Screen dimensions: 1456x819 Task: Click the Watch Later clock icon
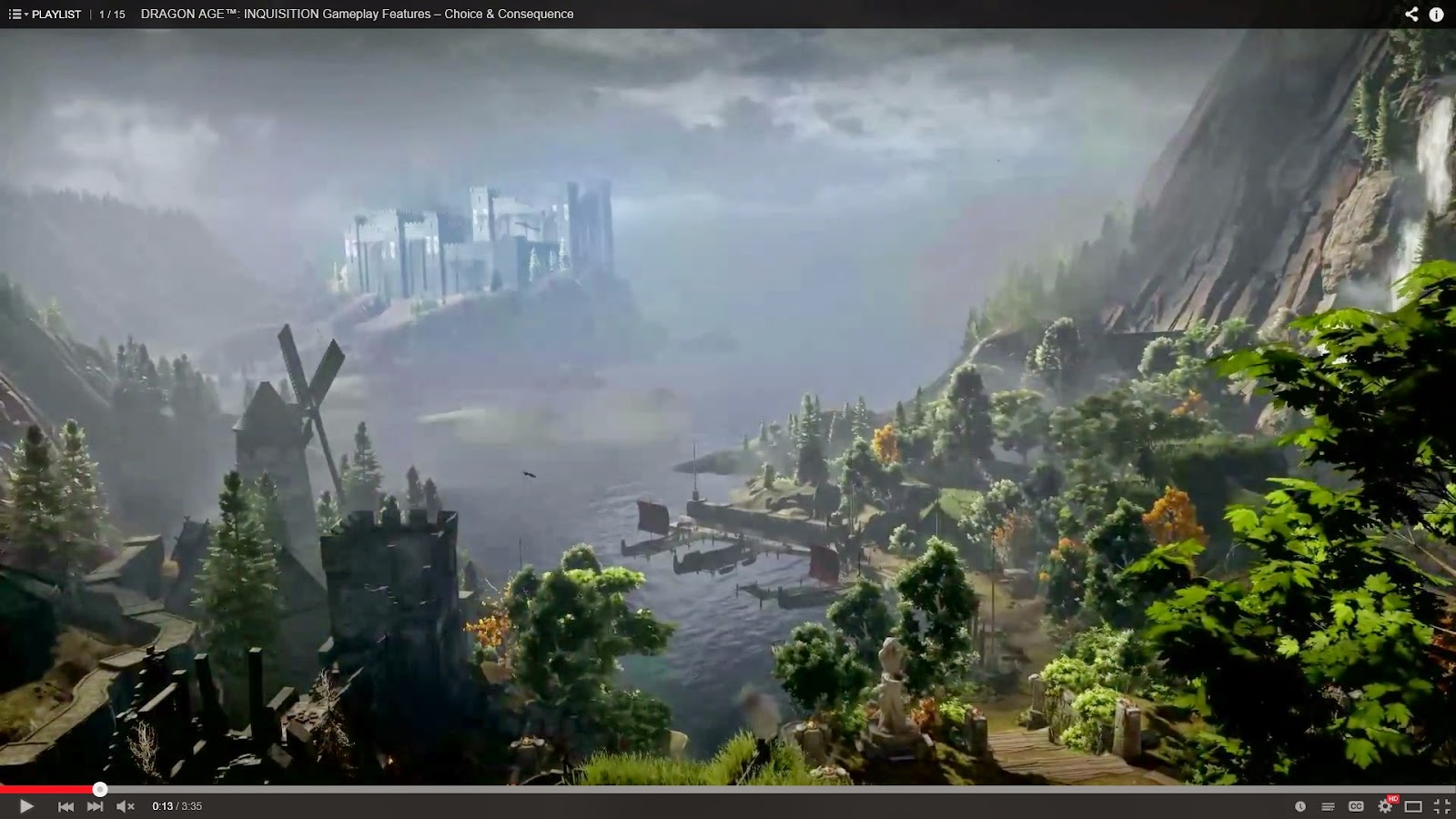click(1300, 806)
